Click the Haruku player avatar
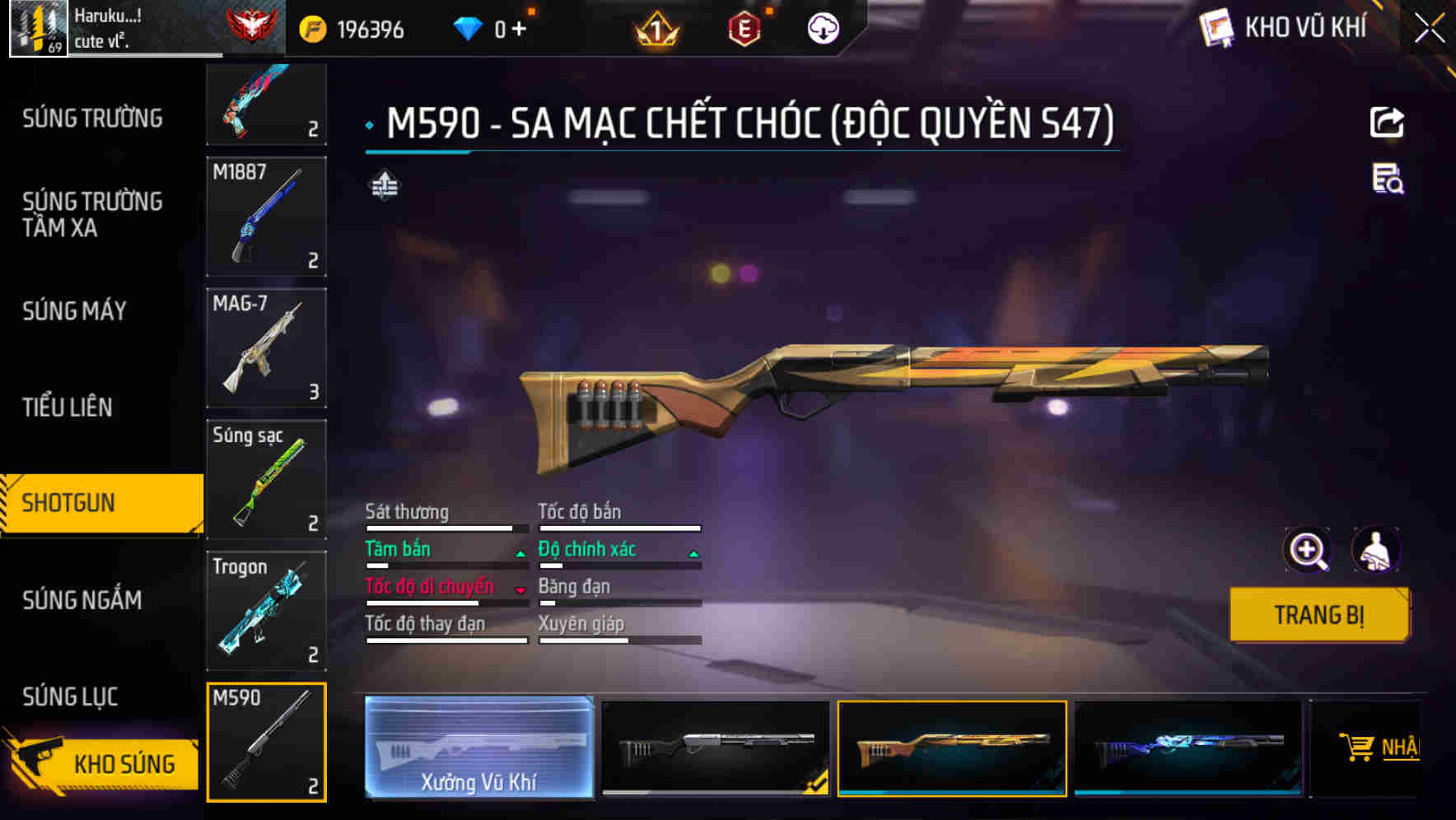 (x=38, y=27)
